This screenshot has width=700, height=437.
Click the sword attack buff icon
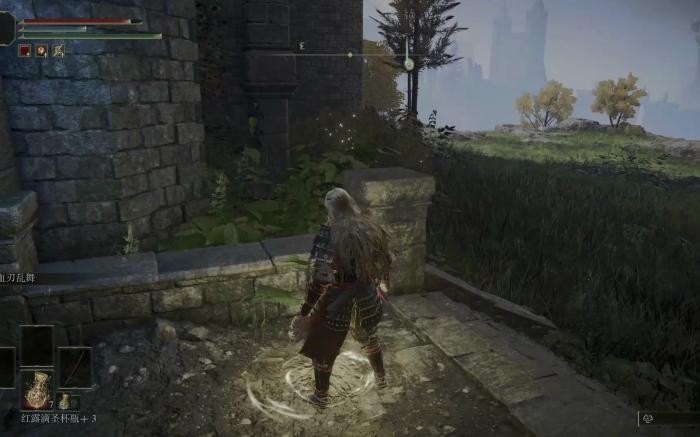click(58, 50)
